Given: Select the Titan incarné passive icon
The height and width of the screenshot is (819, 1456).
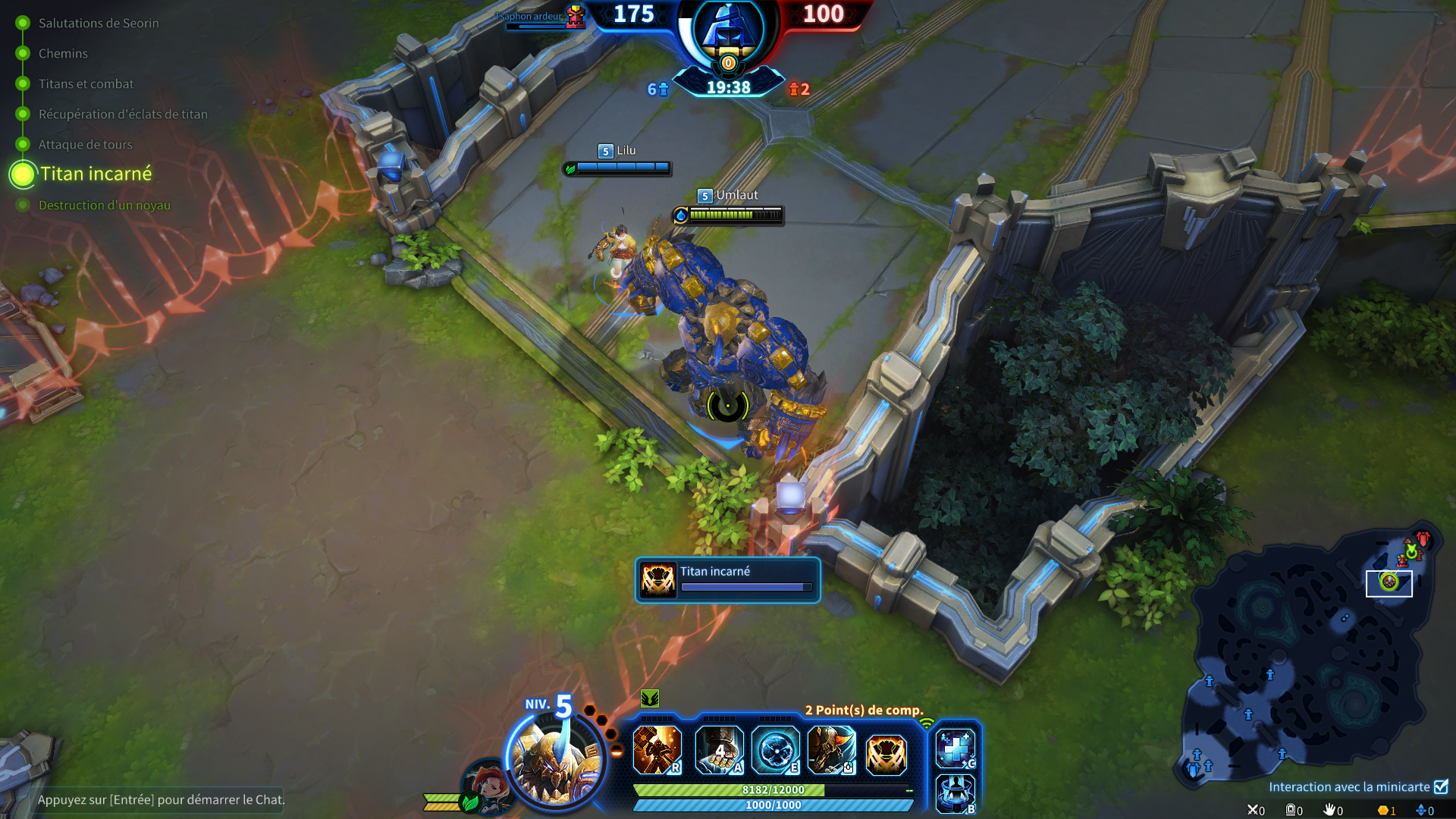Looking at the screenshot, I should pos(886,754).
